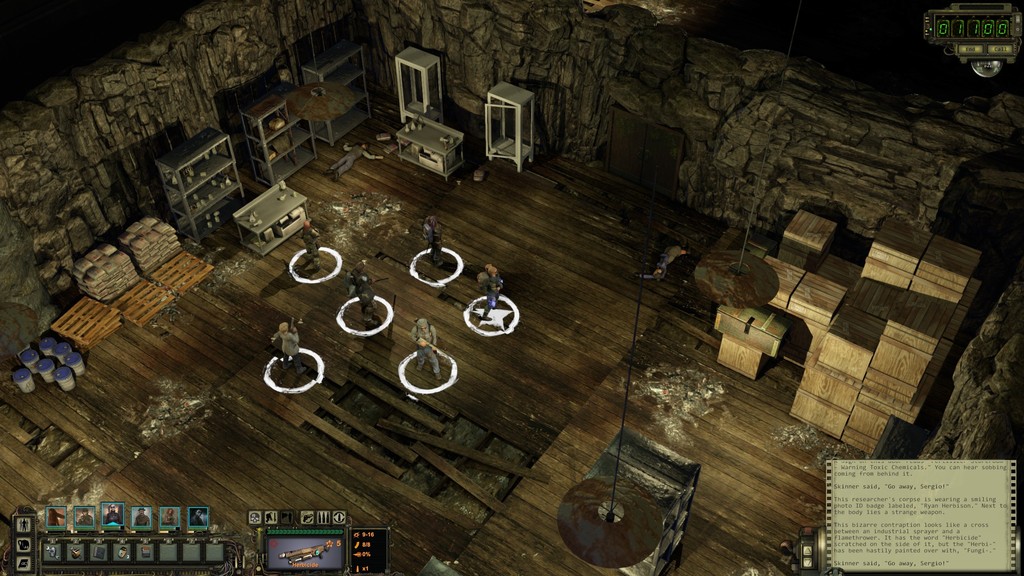
Task: Click the End button on the radio
Action: (971, 49)
